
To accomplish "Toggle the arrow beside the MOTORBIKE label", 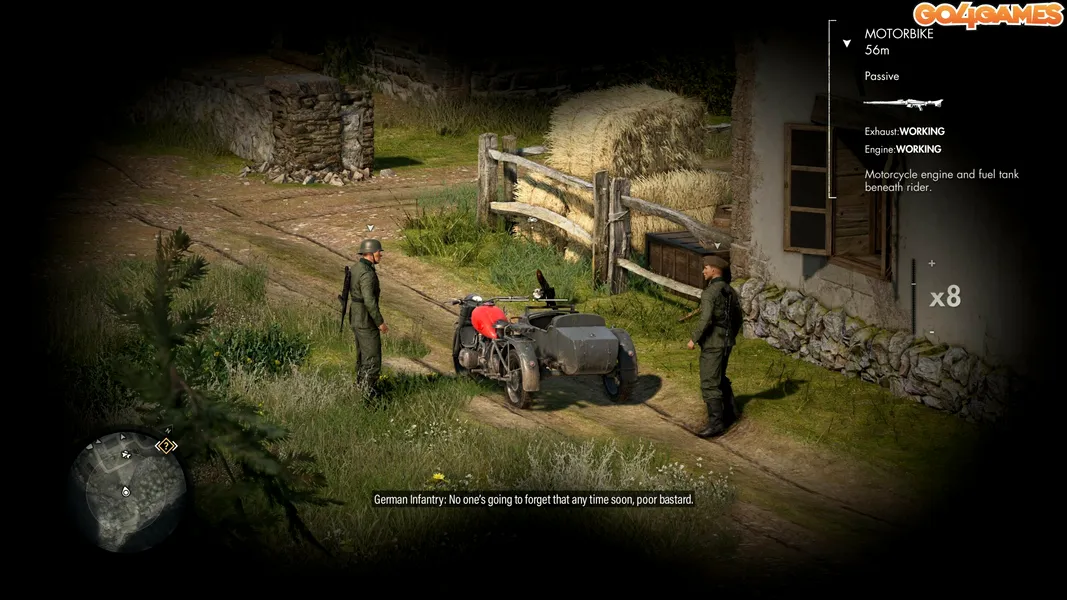I will 847,44.
